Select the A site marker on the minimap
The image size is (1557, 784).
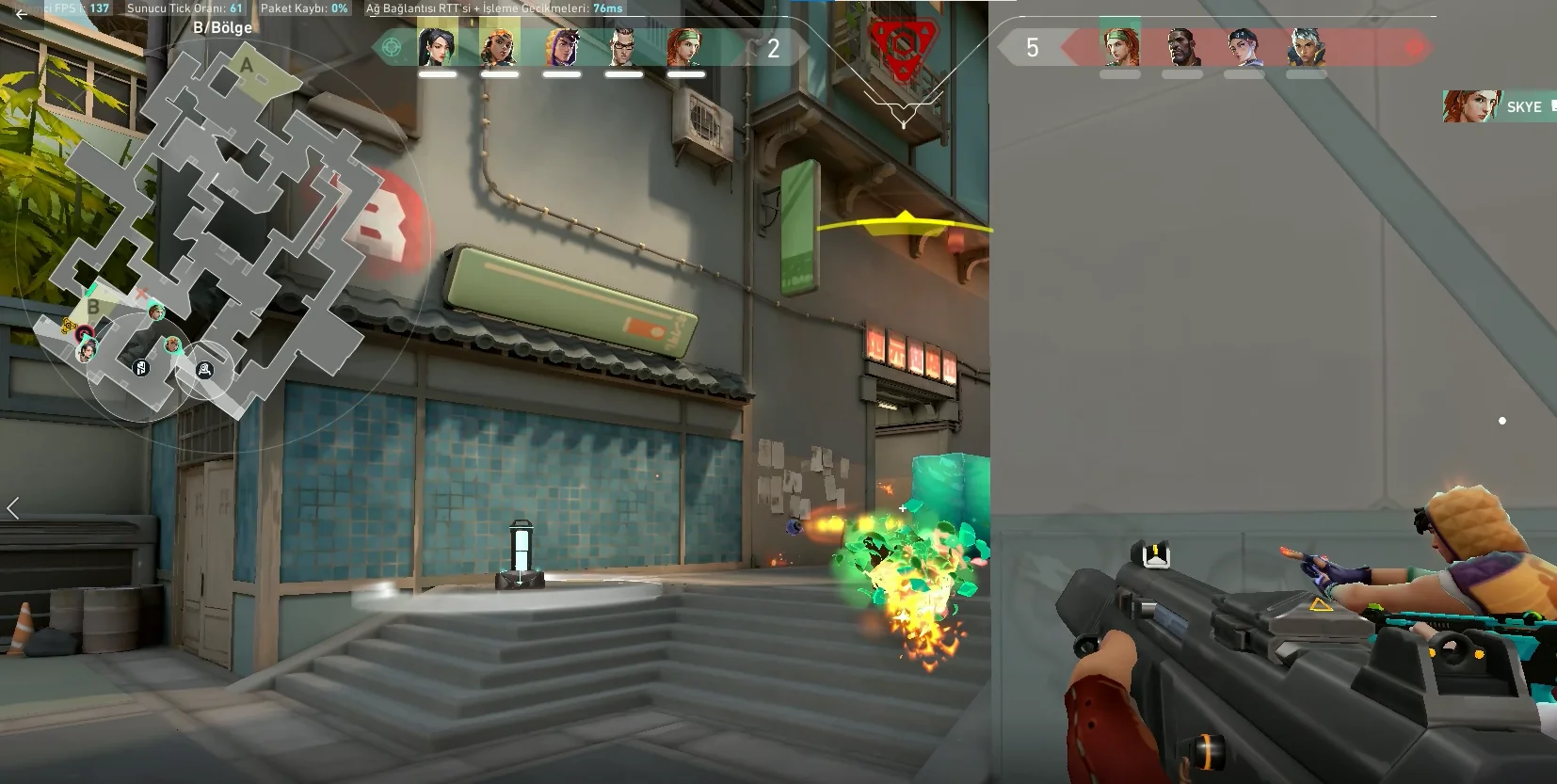pyautogui.click(x=247, y=66)
